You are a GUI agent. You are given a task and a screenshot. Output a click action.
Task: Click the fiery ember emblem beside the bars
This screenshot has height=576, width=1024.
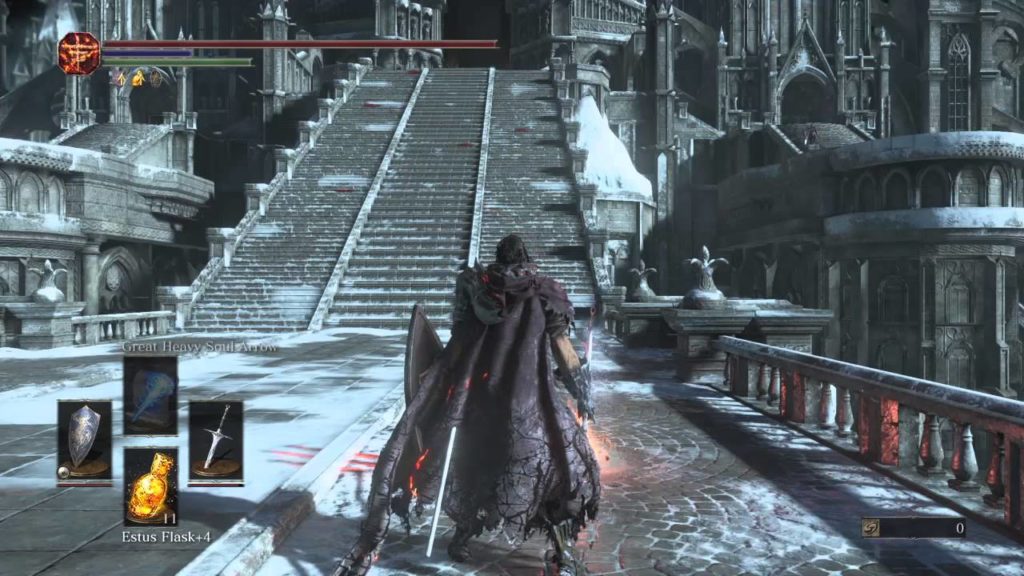point(78,53)
